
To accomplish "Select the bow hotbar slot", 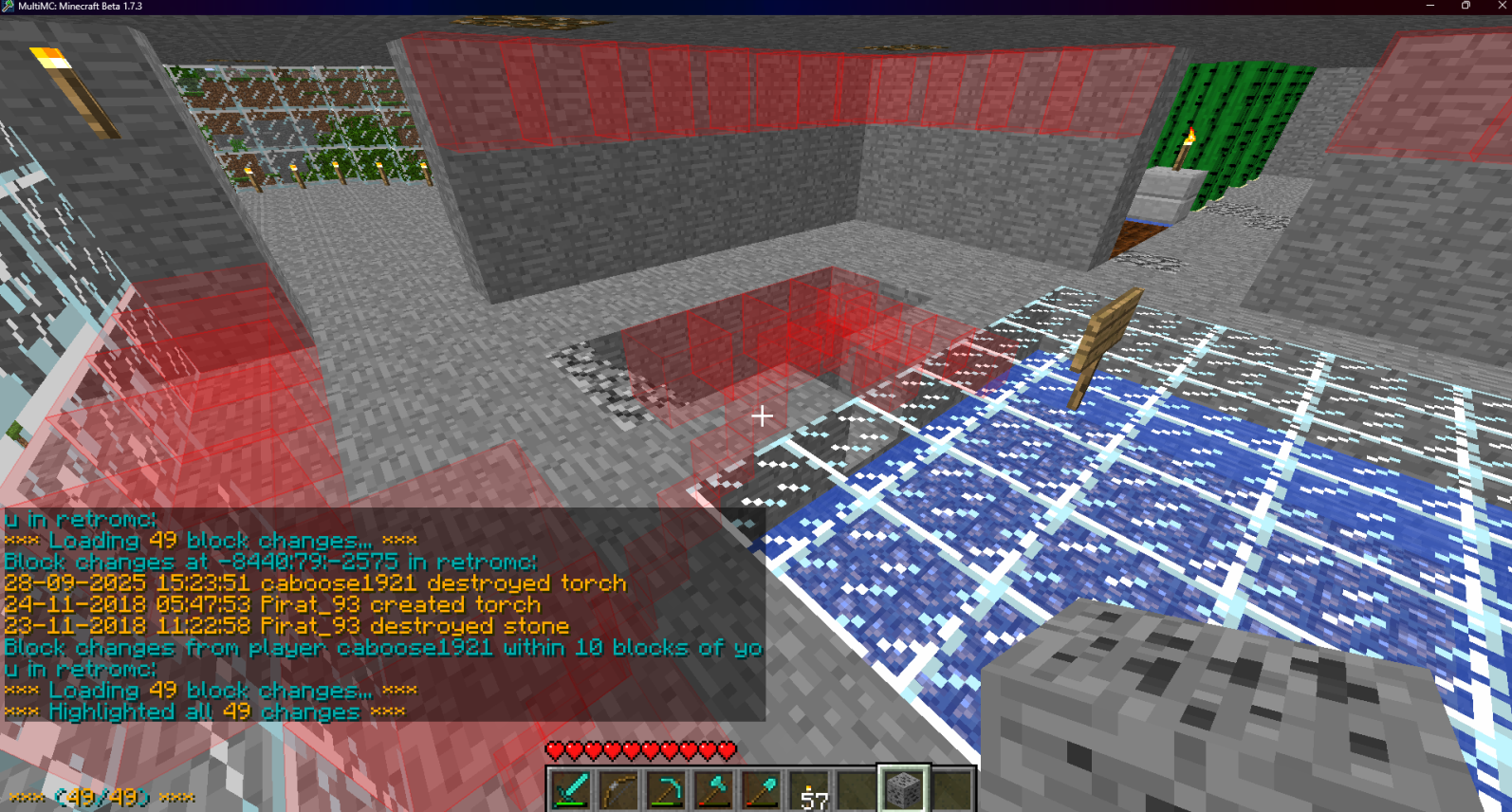I will 618,789.
